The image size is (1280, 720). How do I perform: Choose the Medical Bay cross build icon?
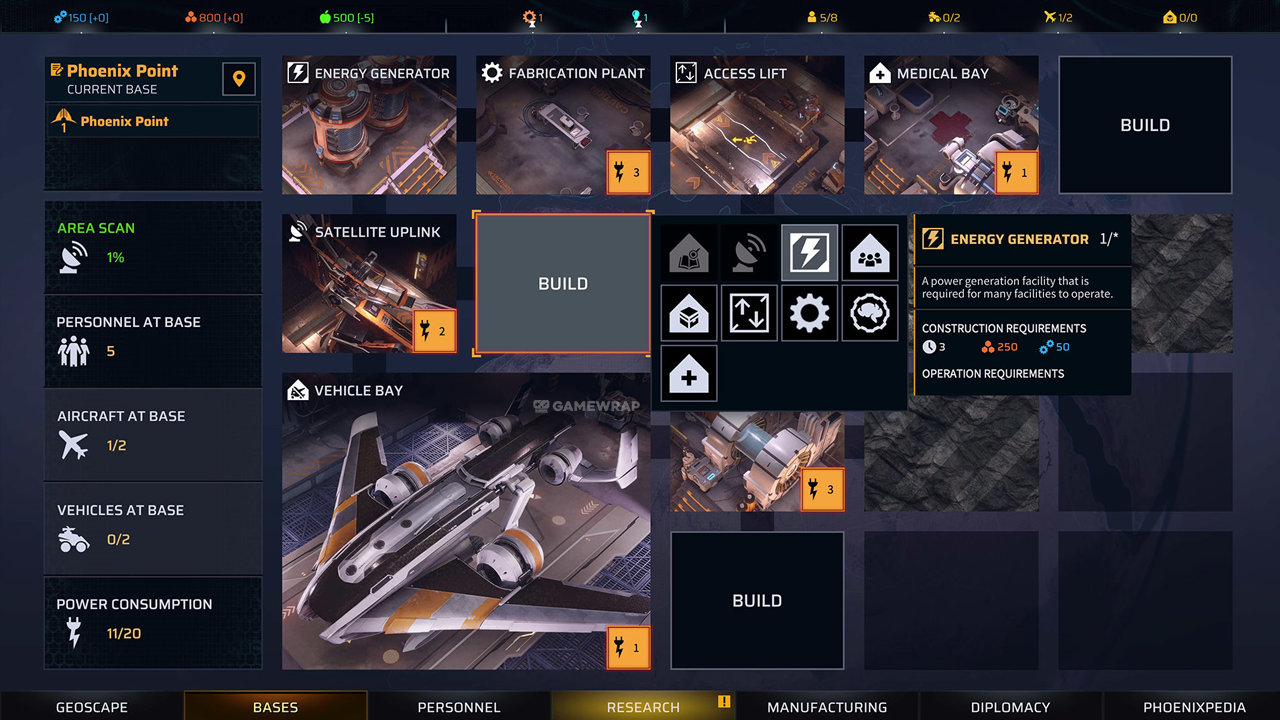[x=689, y=373]
